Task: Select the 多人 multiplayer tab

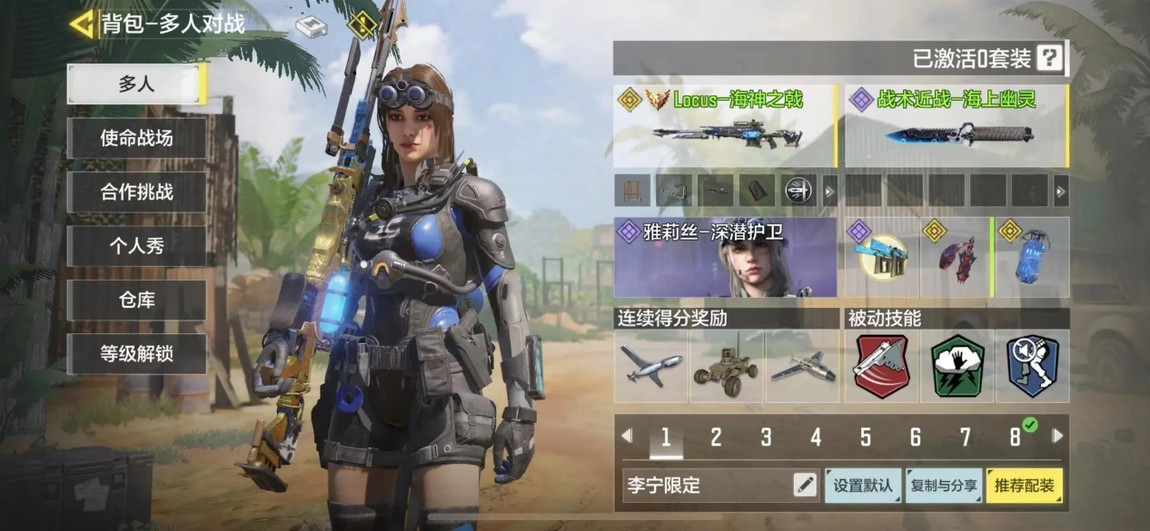Action: pos(137,84)
